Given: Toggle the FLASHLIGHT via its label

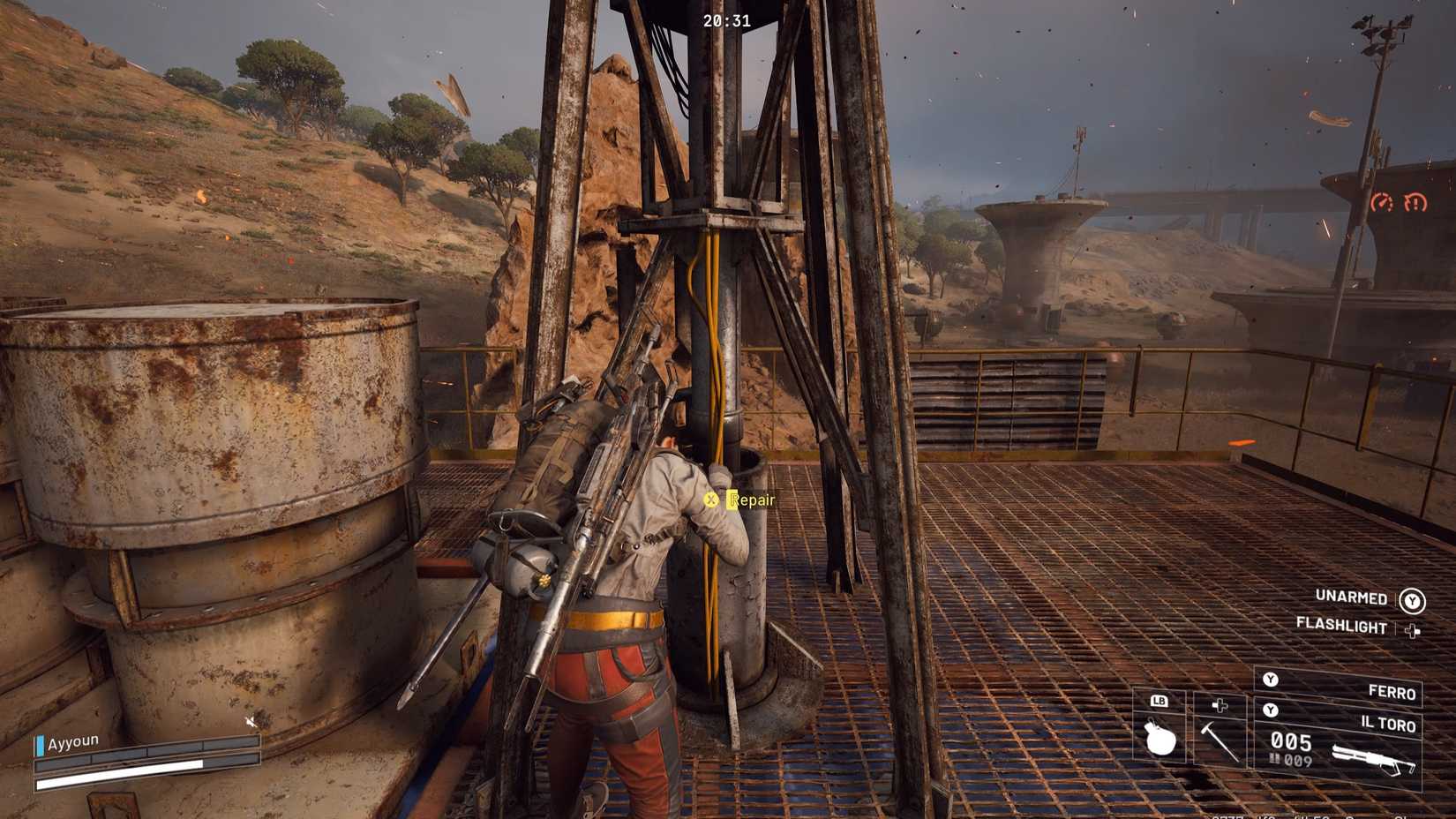Looking at the screenshot, I should (1341, 626).
